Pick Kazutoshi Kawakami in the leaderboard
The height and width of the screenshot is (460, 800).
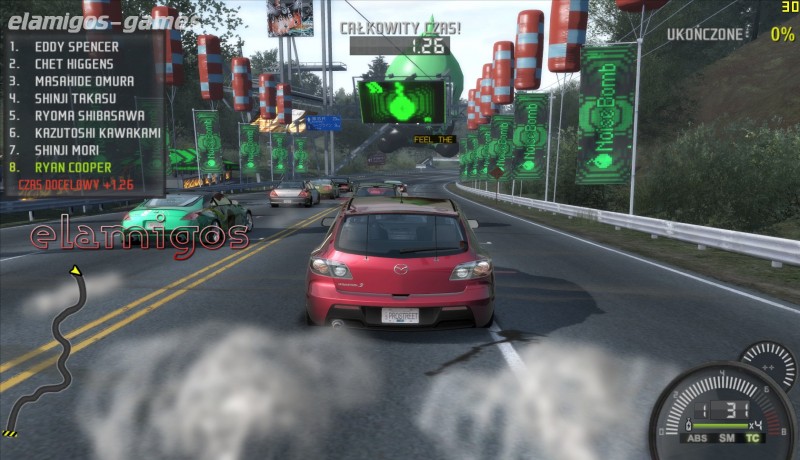pyautogui.click(x=97, y=132)
